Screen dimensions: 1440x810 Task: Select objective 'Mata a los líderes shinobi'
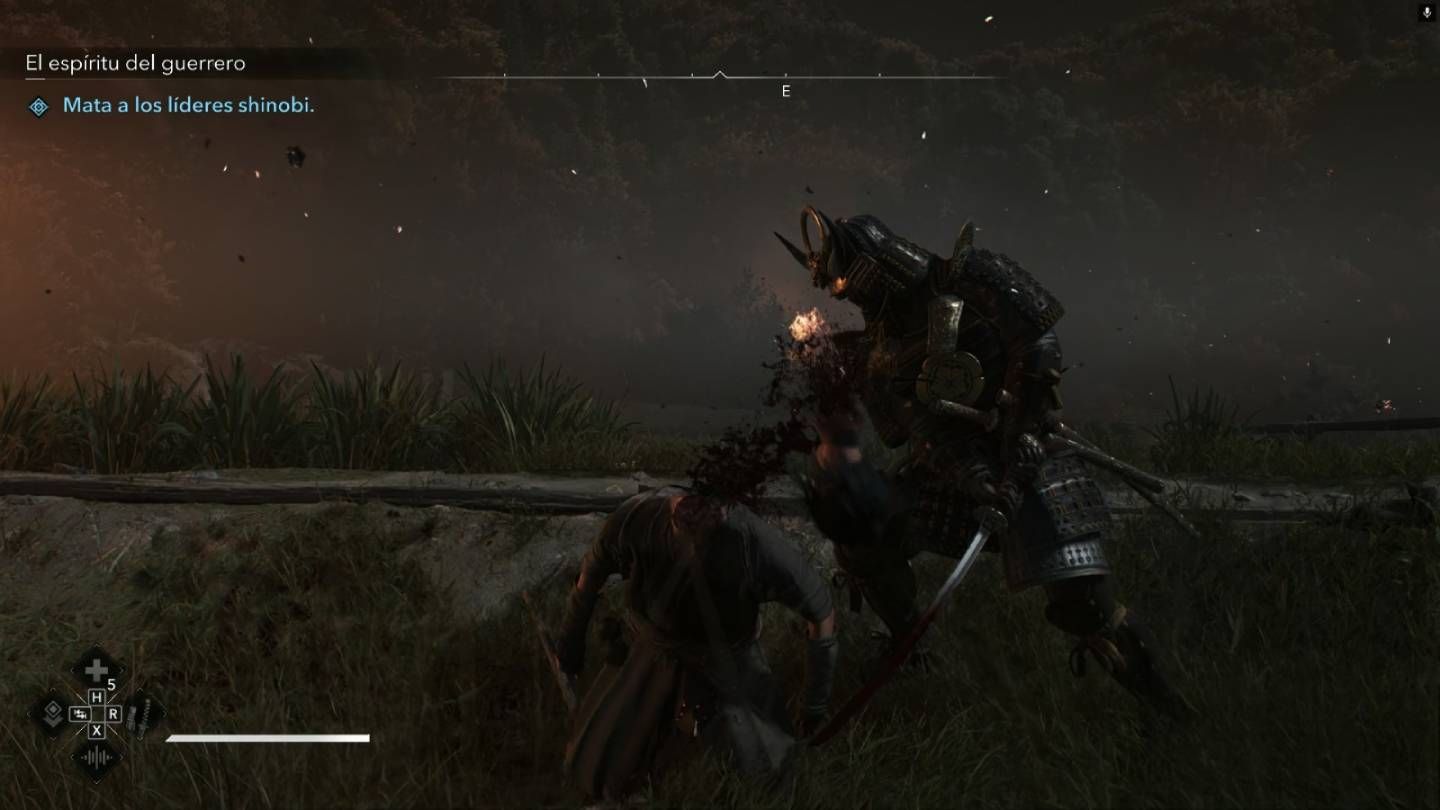(188, 105)
